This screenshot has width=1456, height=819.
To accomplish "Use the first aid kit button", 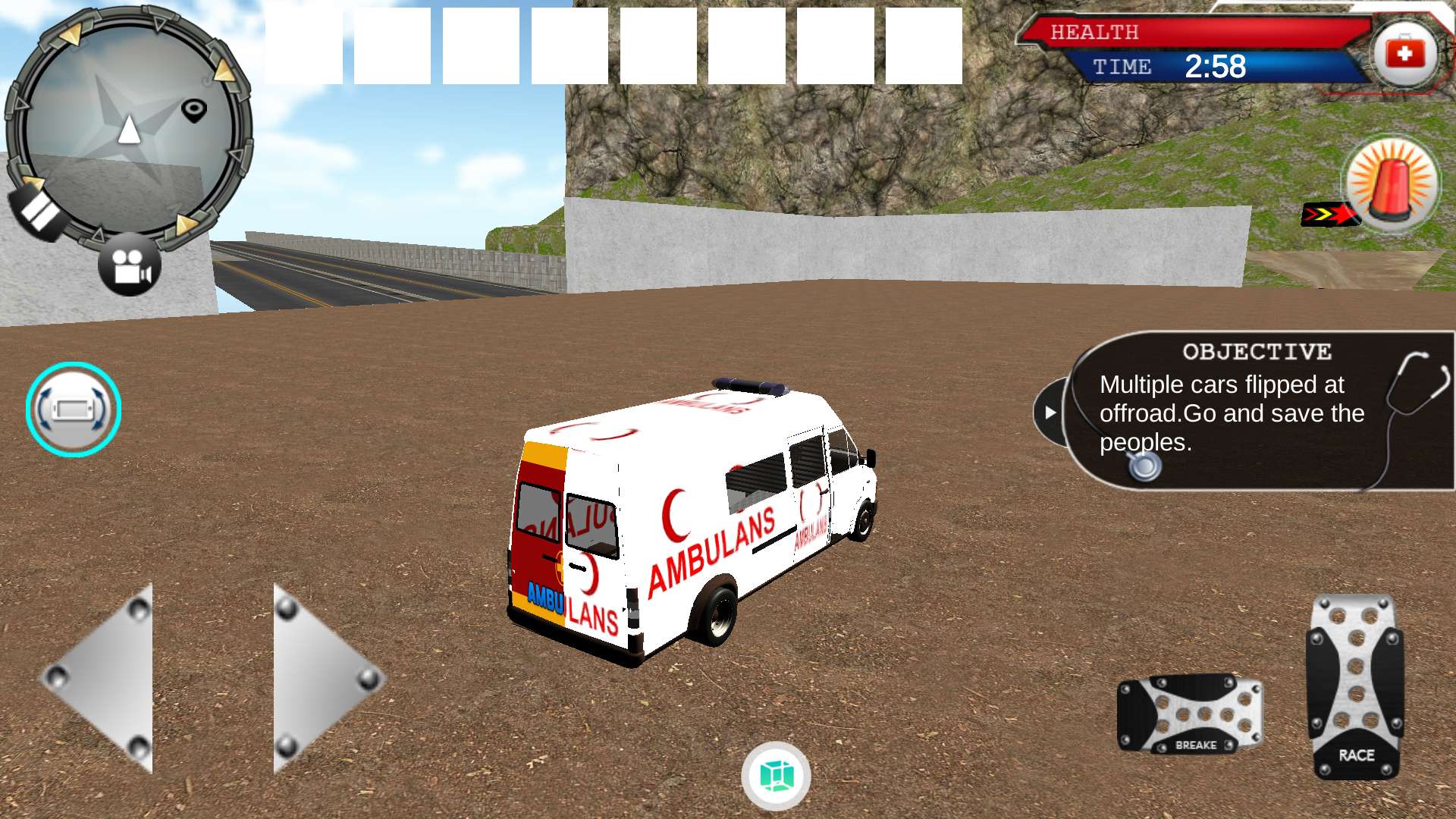I will 1405,53.
